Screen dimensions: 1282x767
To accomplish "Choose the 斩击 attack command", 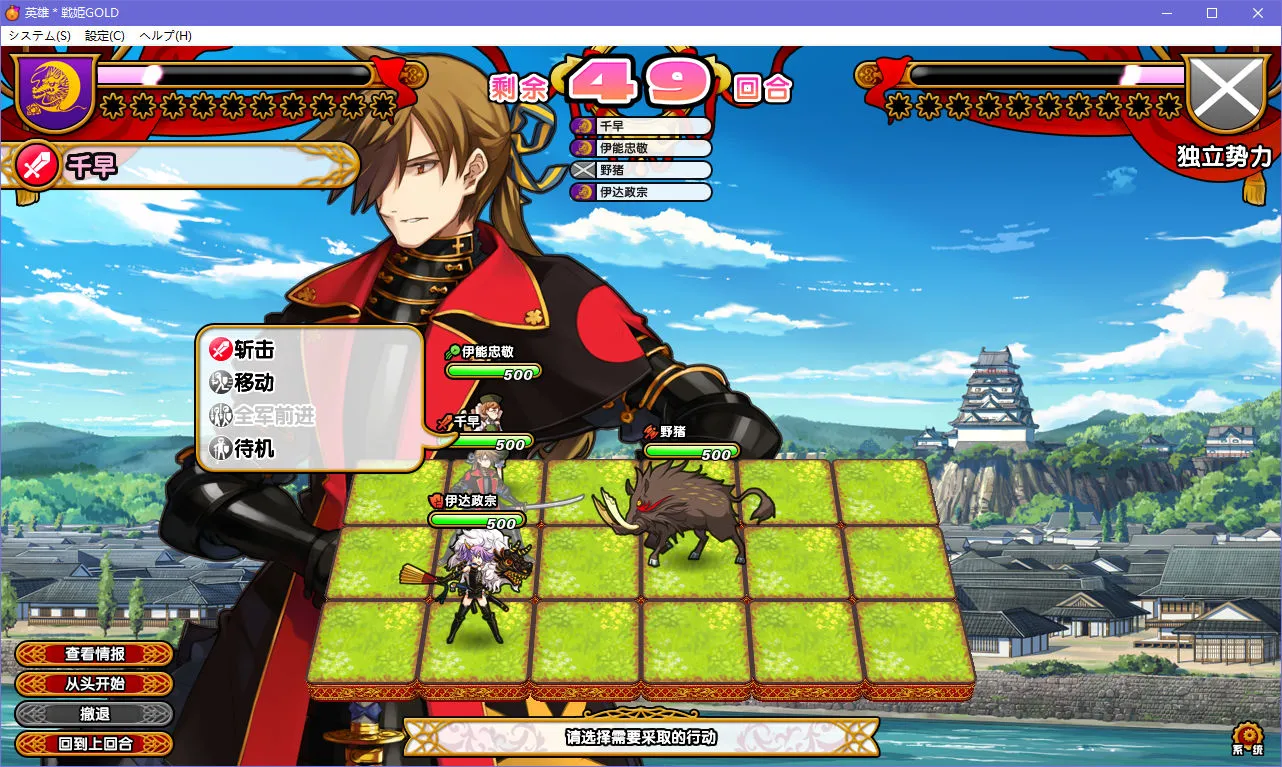I will (242, 350).
